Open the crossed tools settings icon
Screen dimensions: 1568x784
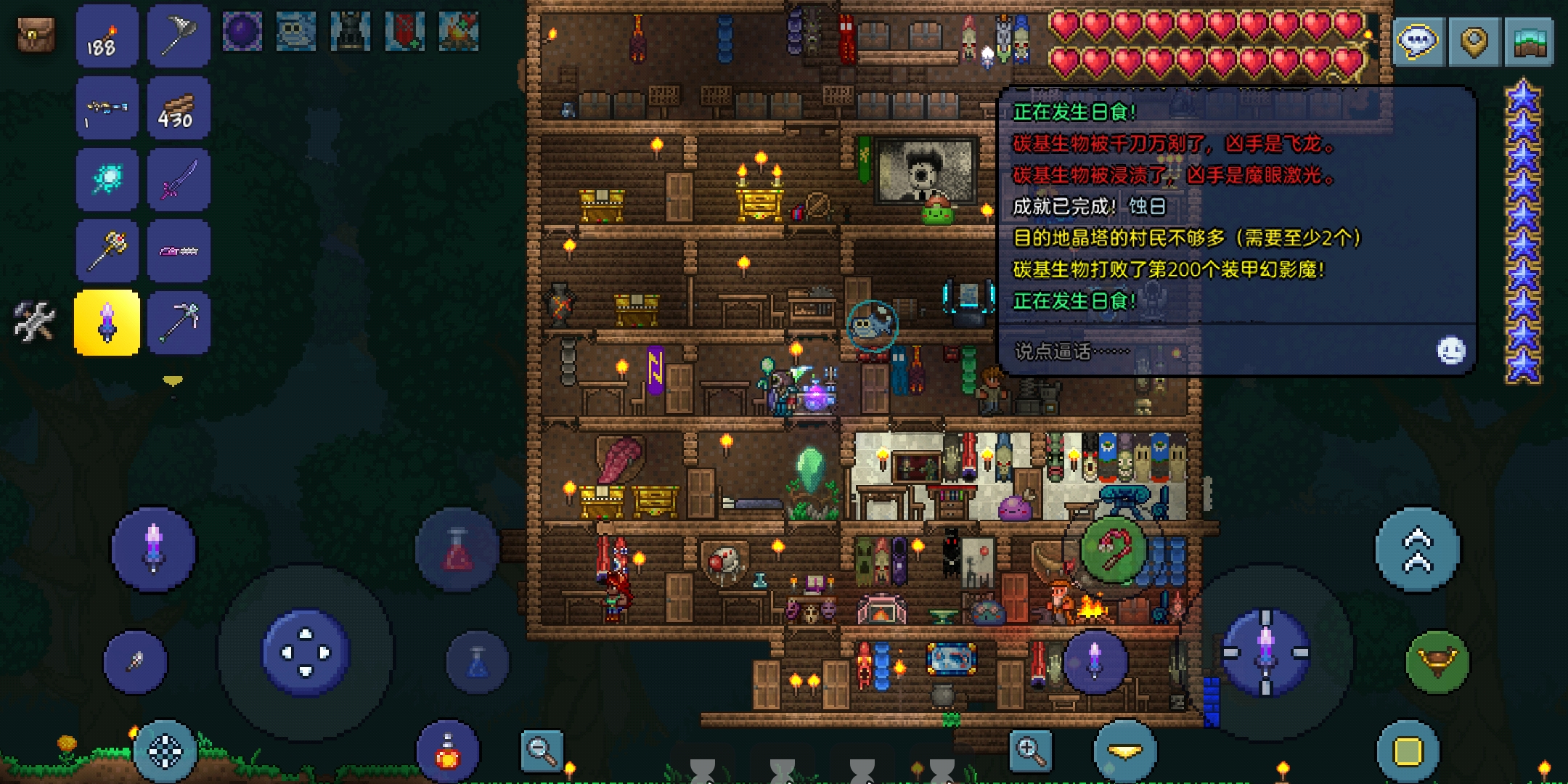point(34,321)
